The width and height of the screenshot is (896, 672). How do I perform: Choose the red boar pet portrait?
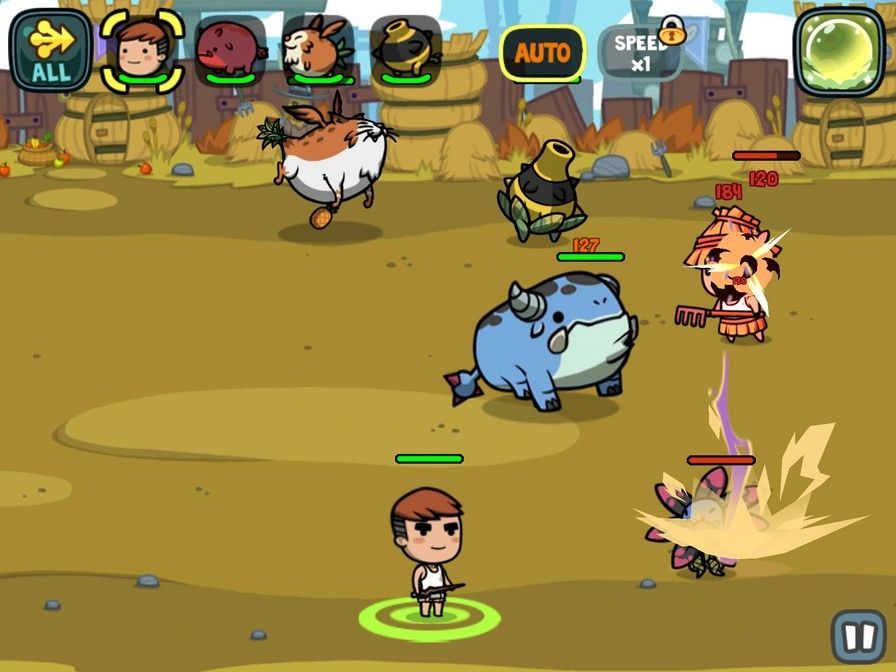click(230, 48)
